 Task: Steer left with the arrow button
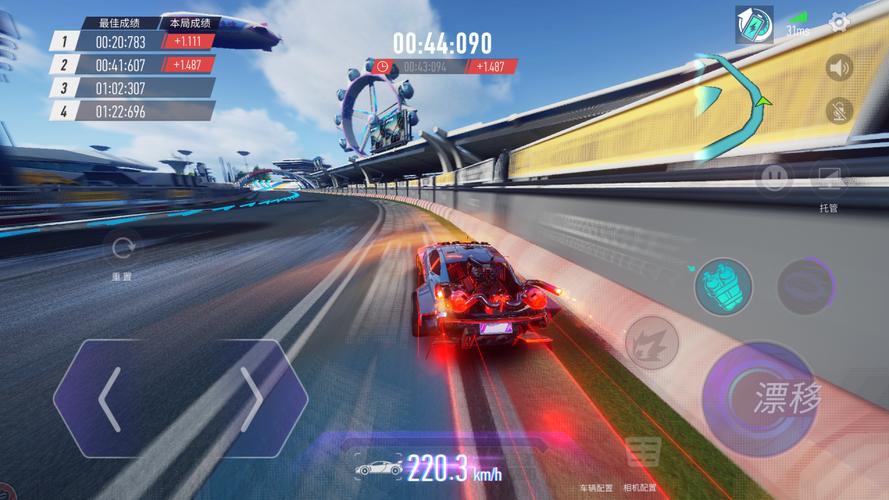pyautogui.click(x=110, y=399)
